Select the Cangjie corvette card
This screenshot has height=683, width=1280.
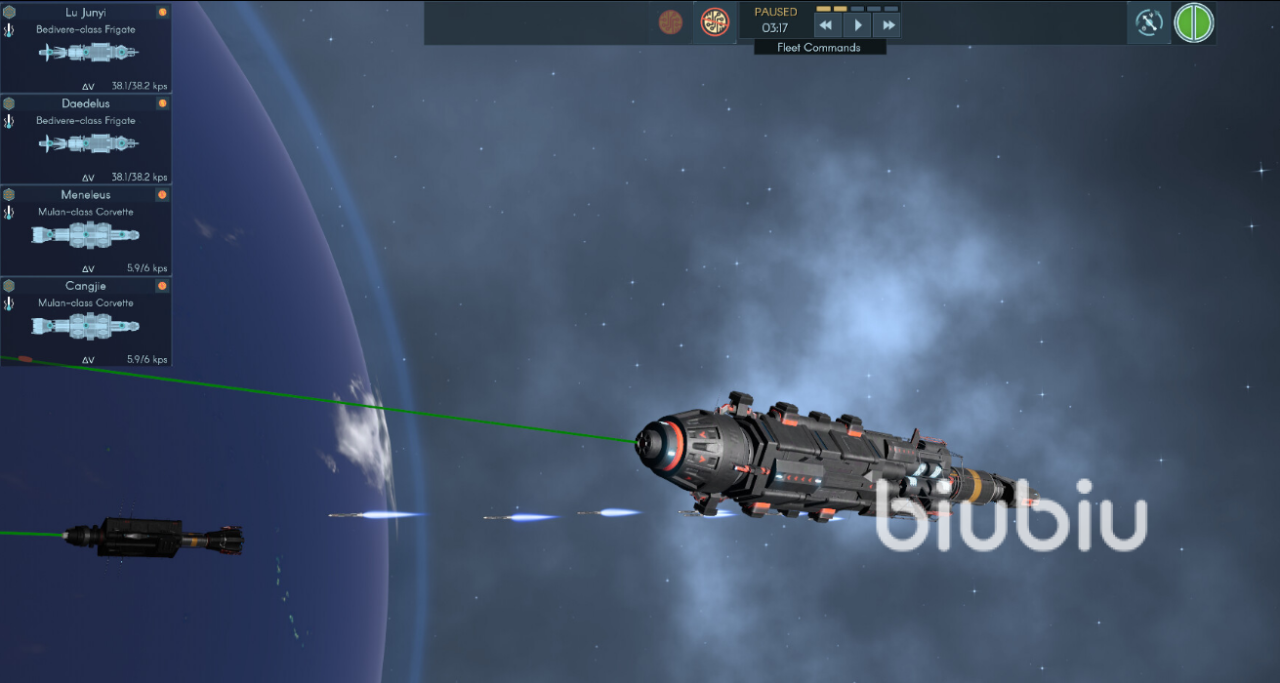(x=86, y=324)
